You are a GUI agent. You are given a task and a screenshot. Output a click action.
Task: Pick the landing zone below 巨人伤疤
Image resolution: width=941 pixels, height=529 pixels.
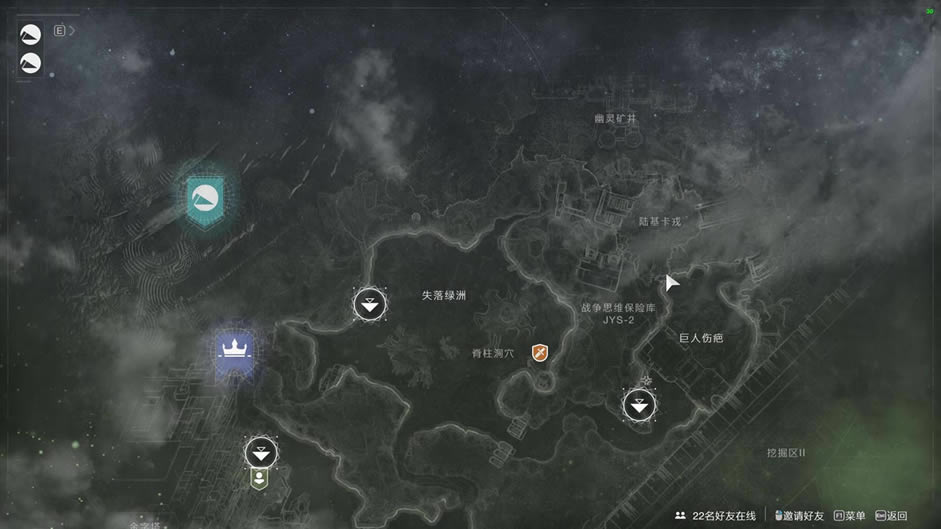pyautogui.click(x=640, y=405)
